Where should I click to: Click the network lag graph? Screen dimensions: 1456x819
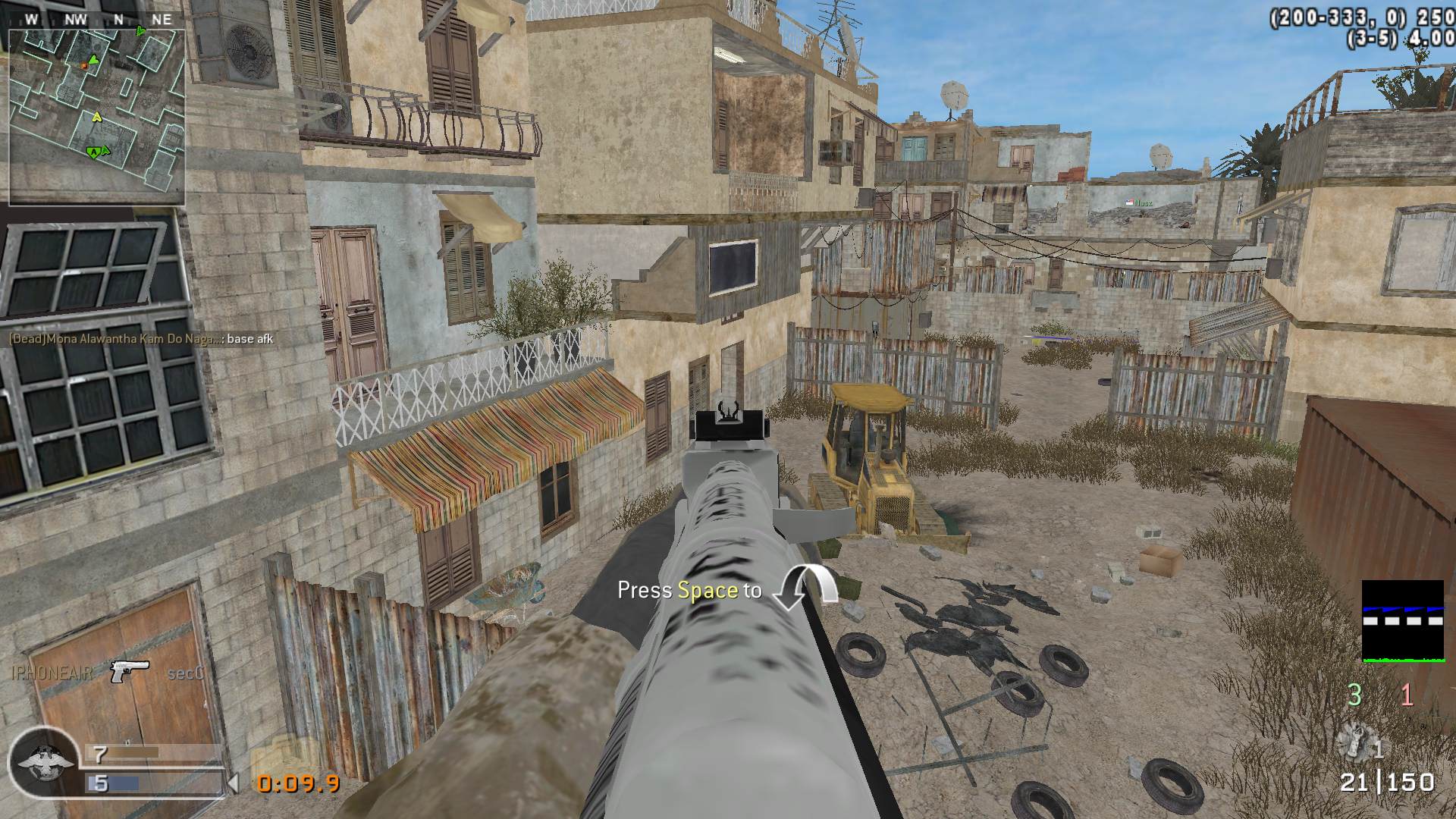(1402, 622)
